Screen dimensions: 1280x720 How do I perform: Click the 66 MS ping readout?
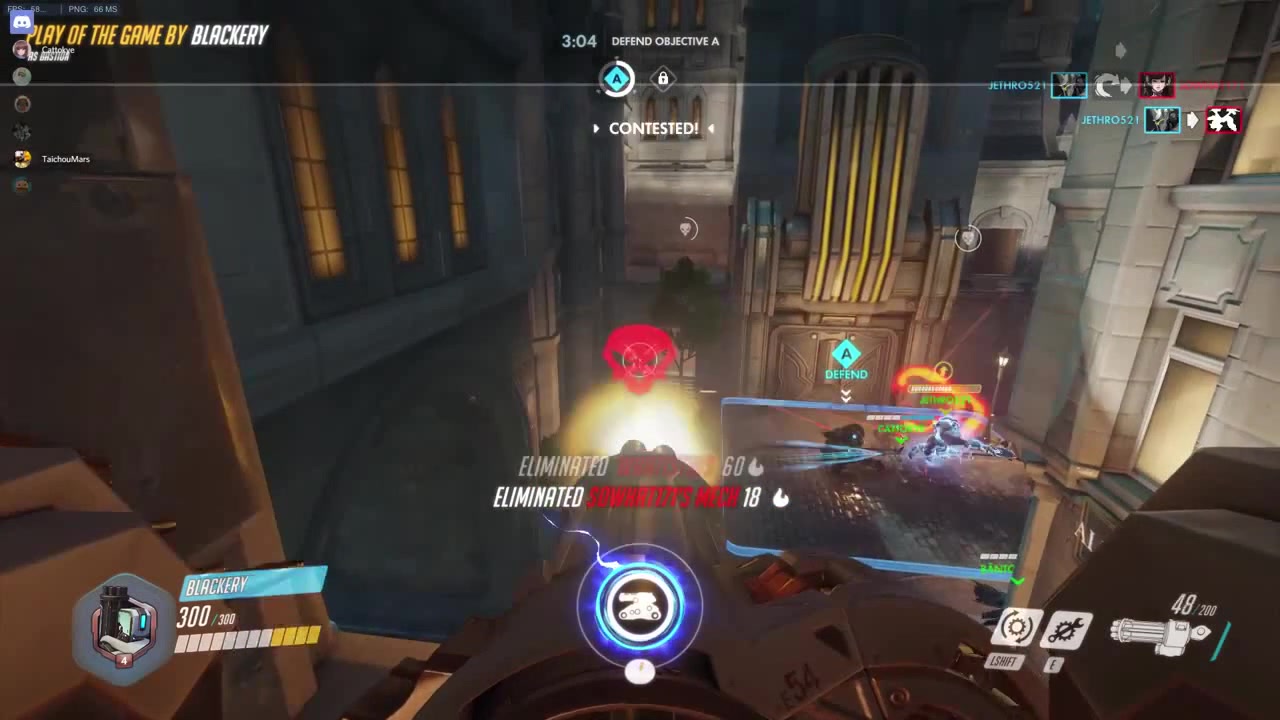coord(104,9)
